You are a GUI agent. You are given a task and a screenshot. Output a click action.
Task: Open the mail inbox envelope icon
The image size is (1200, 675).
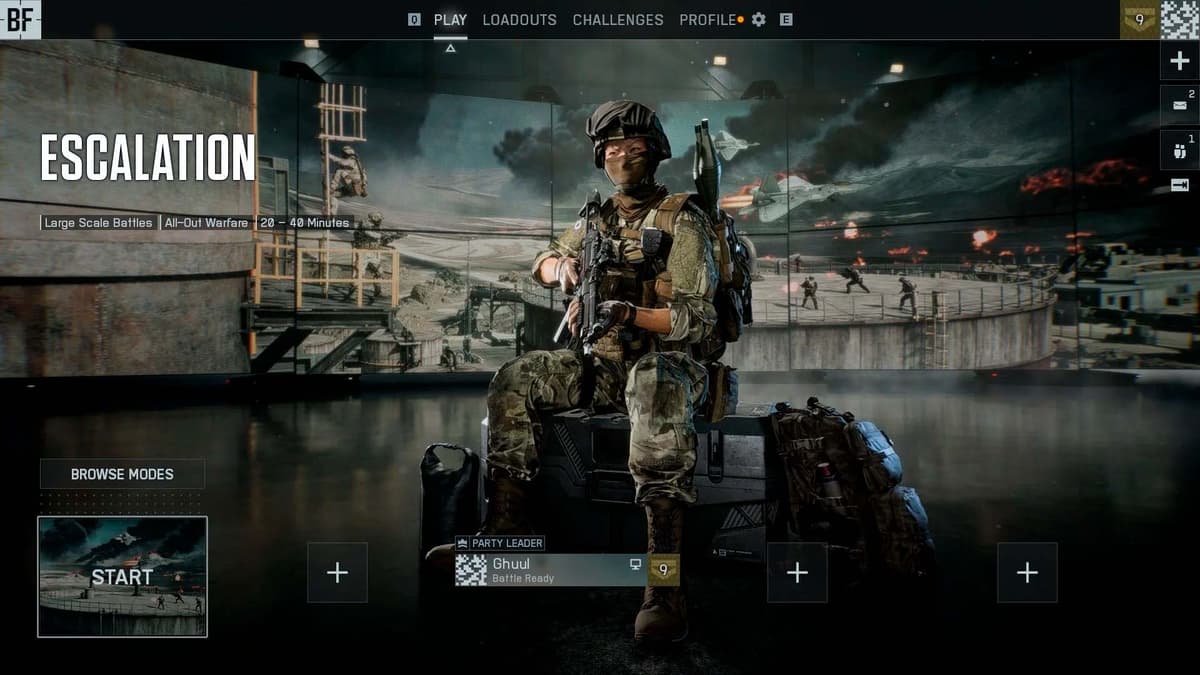point(1179,105)
